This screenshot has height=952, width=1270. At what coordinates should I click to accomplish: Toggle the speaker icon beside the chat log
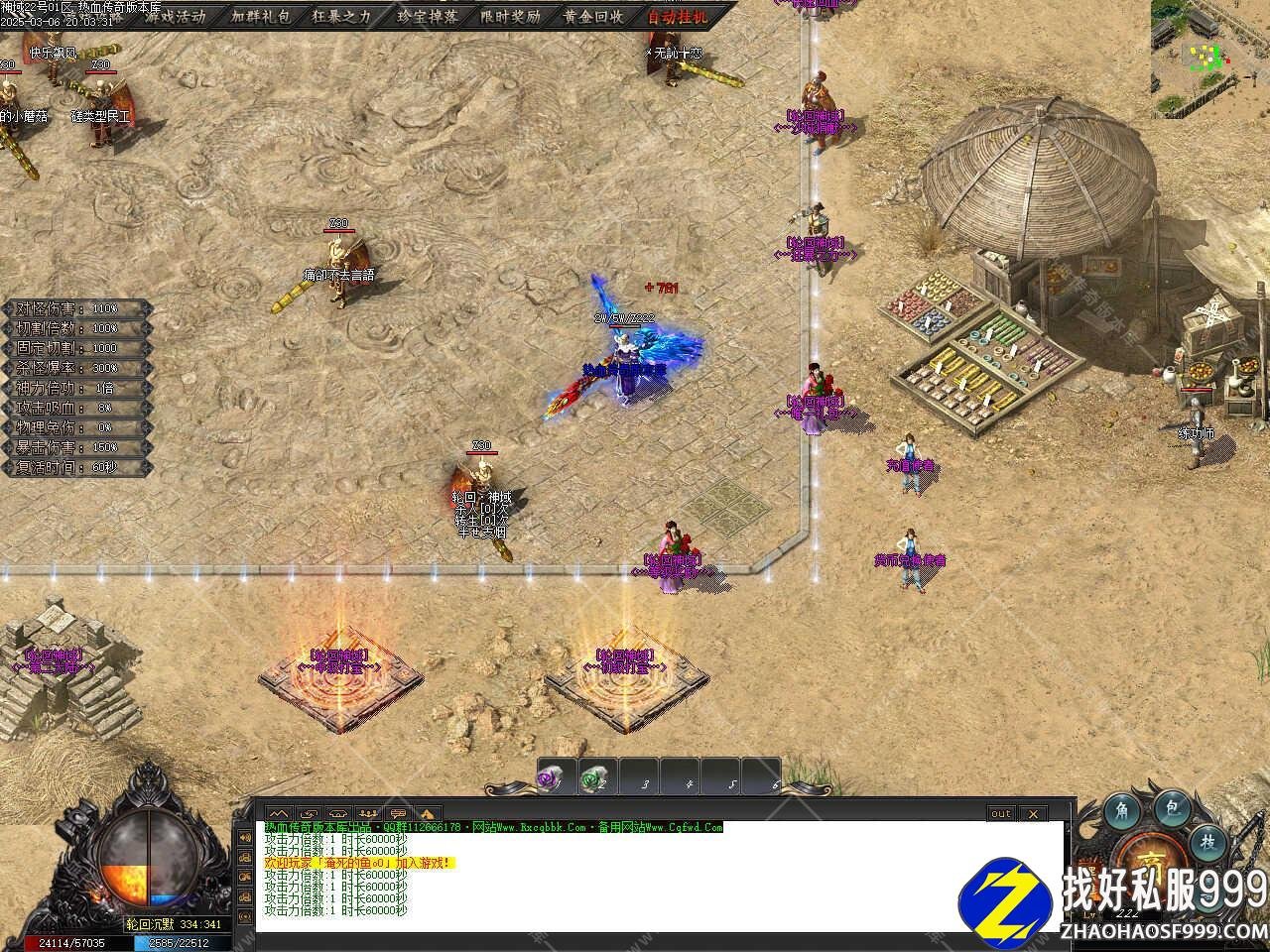point(244,838)
